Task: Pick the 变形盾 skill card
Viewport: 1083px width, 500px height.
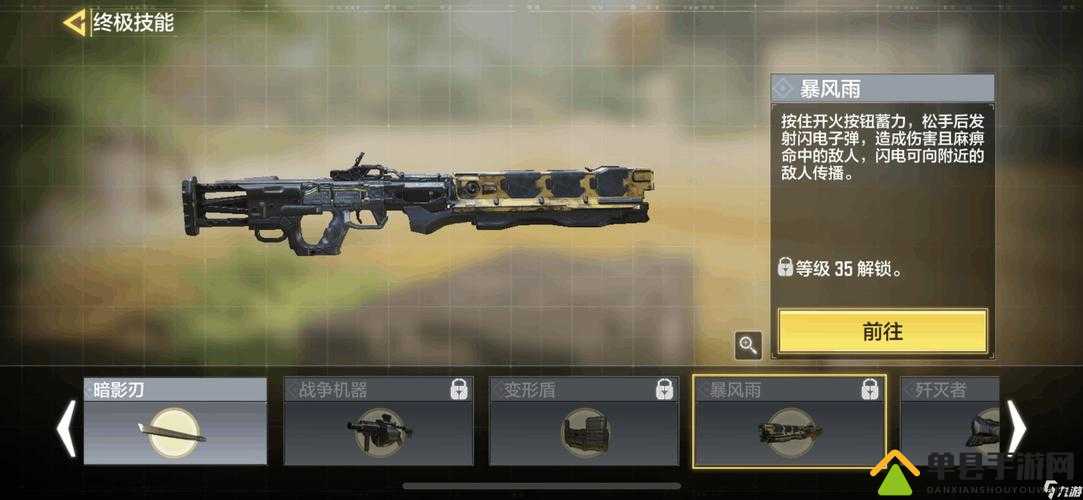Action: click(x=582, y=422)
